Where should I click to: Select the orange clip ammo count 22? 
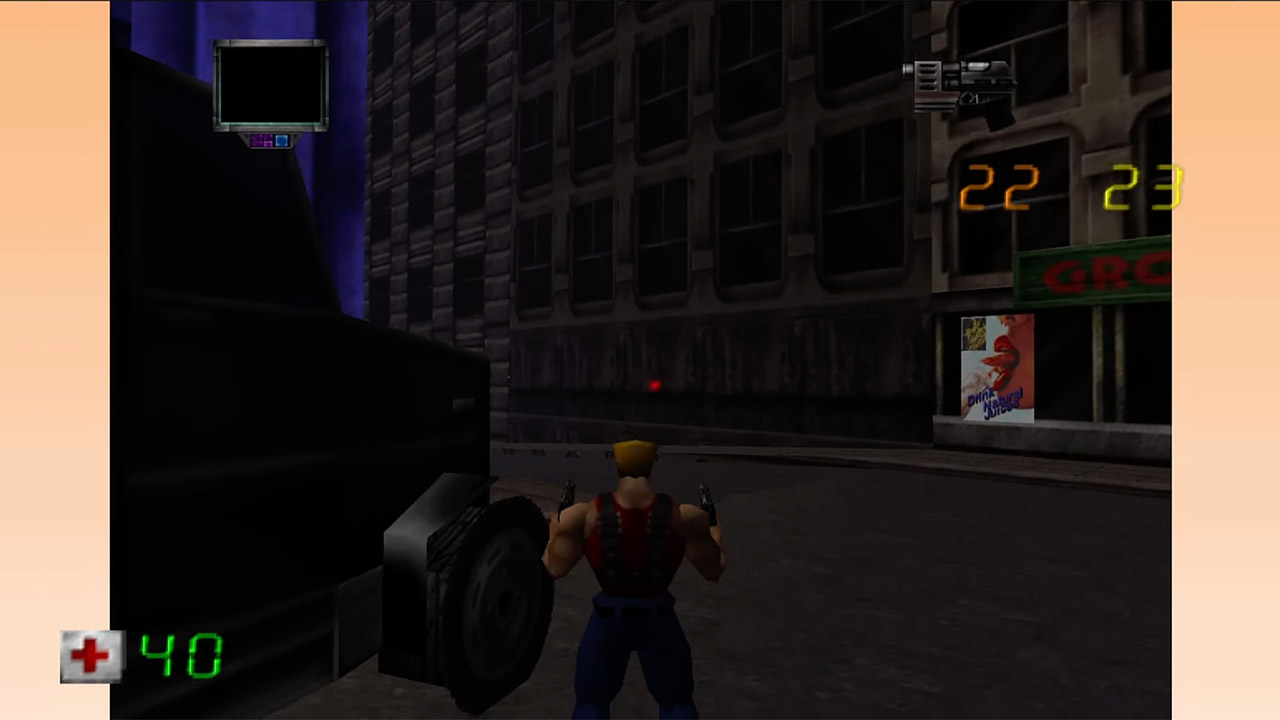pyautogui.click(x=998, y=188)
